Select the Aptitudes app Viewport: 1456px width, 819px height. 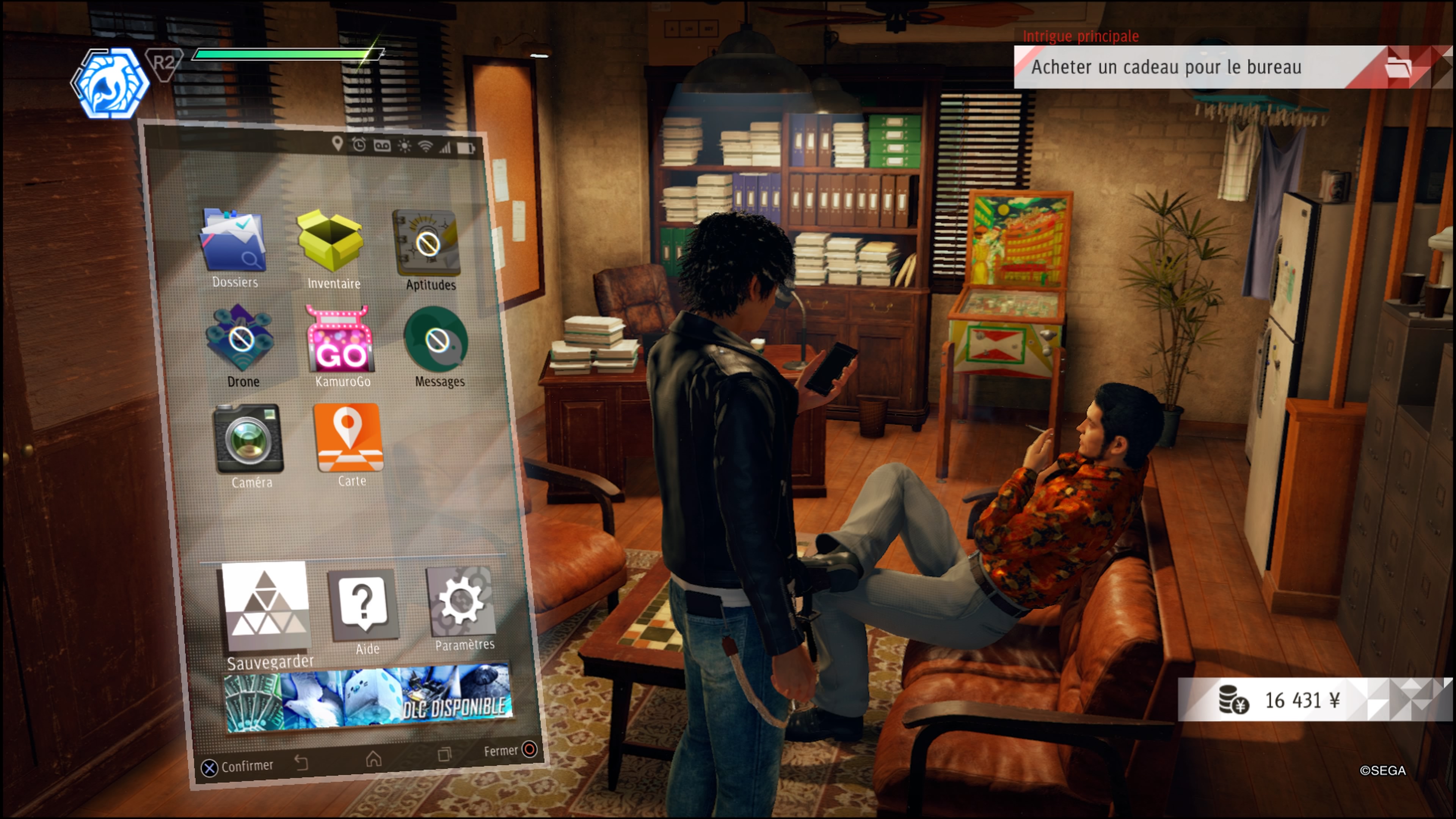[427, 243]
